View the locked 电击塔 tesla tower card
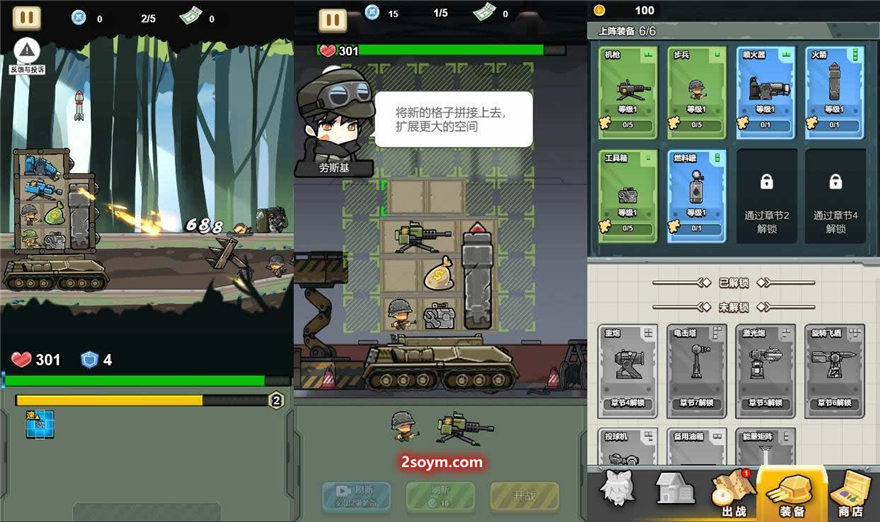 (696, 370)
